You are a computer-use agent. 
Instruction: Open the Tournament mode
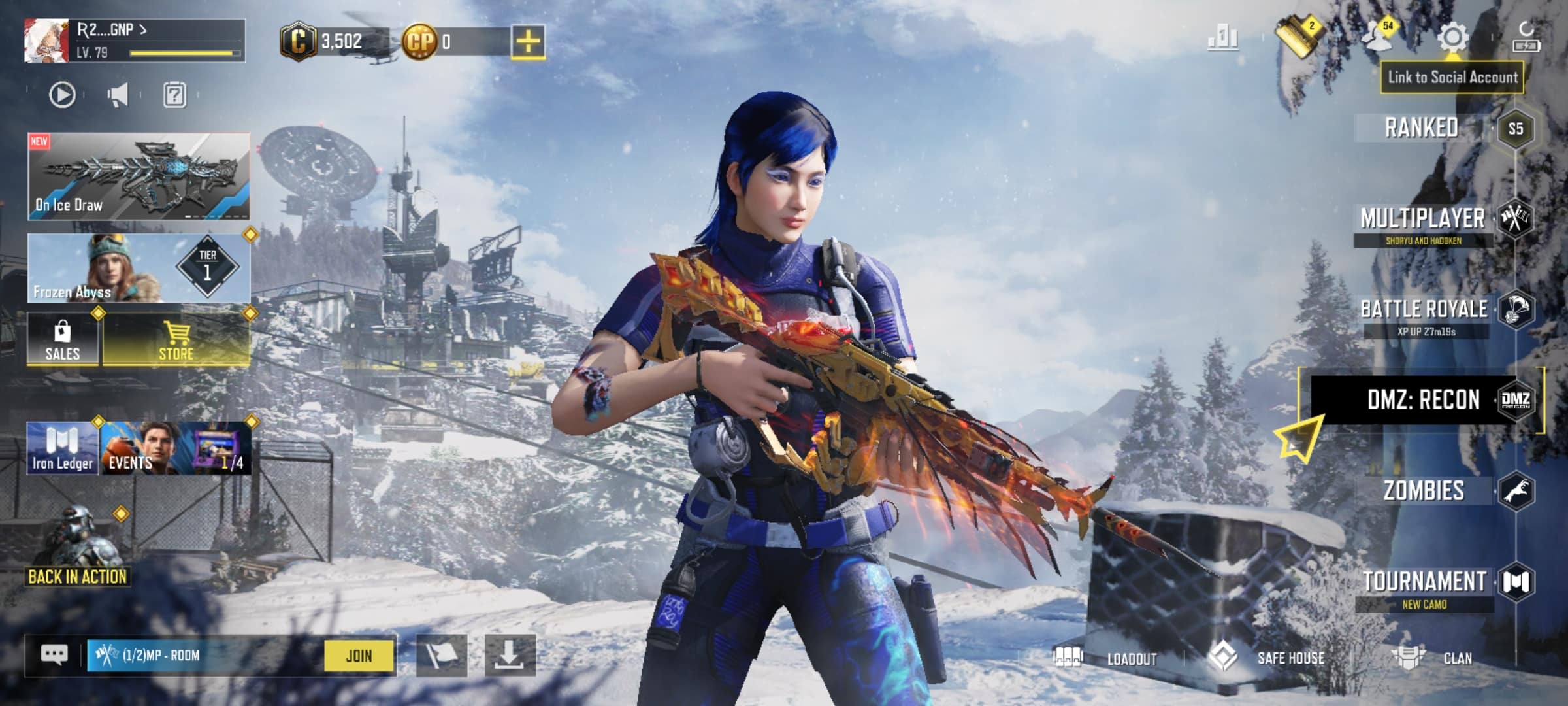pyautogui.click(x=1424, y=582)
